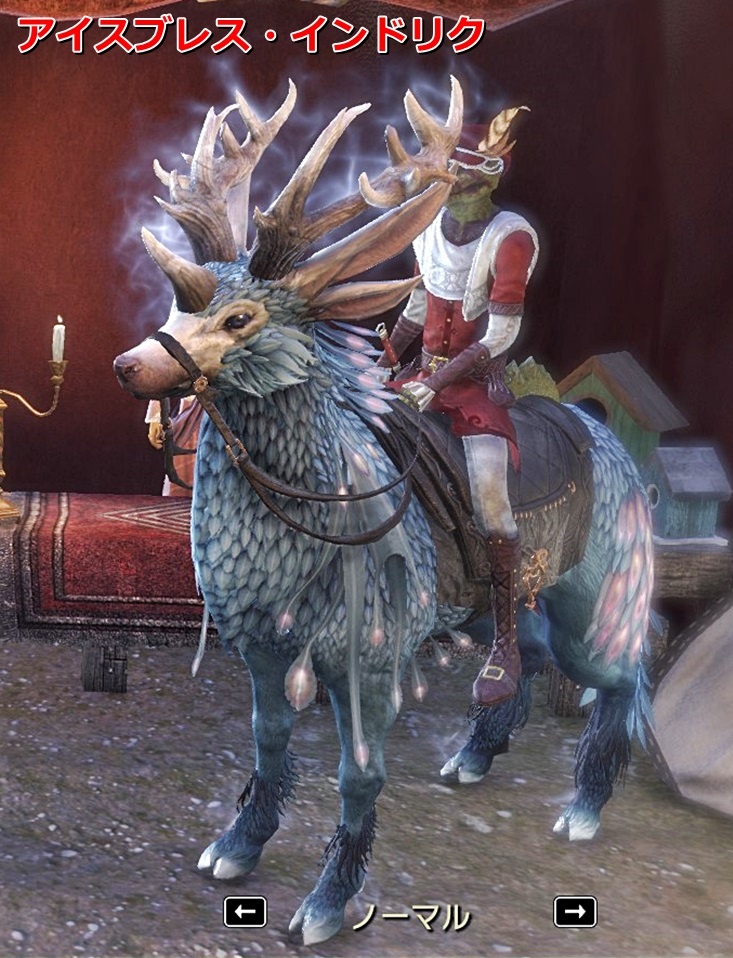Click the left arrow button beside ノーマル
Screen dimensions: 733x958
(x=245, y=911)
